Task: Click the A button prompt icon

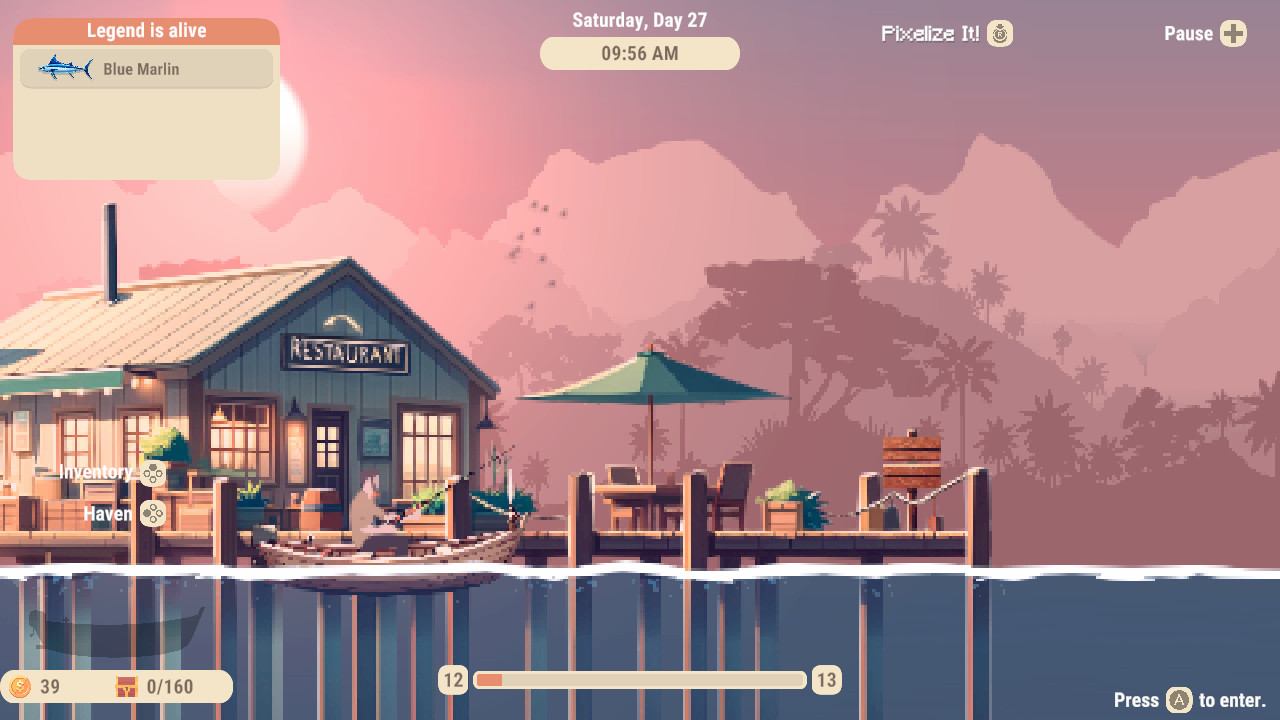Action: 1179,701
